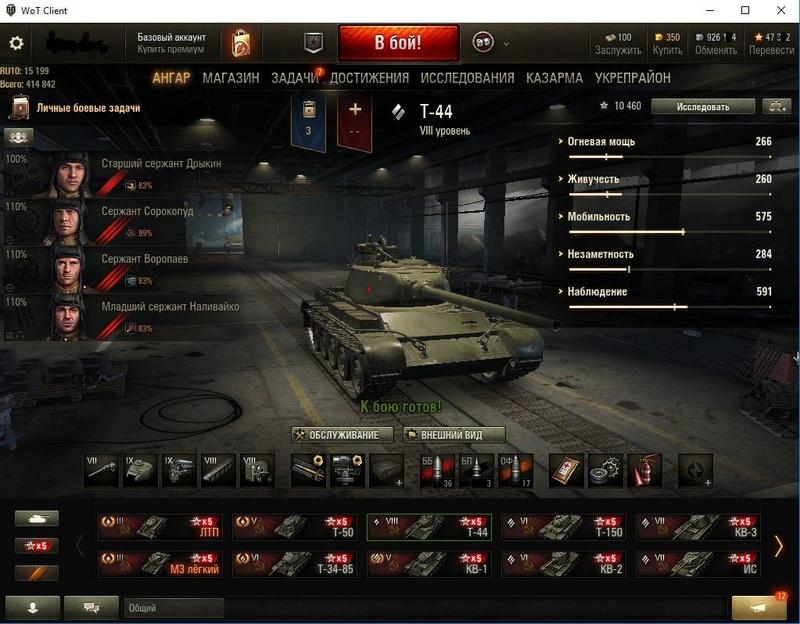Switch to the КАЗАРМА tab
The image size is (800, 624).
(x=554, y=78)
